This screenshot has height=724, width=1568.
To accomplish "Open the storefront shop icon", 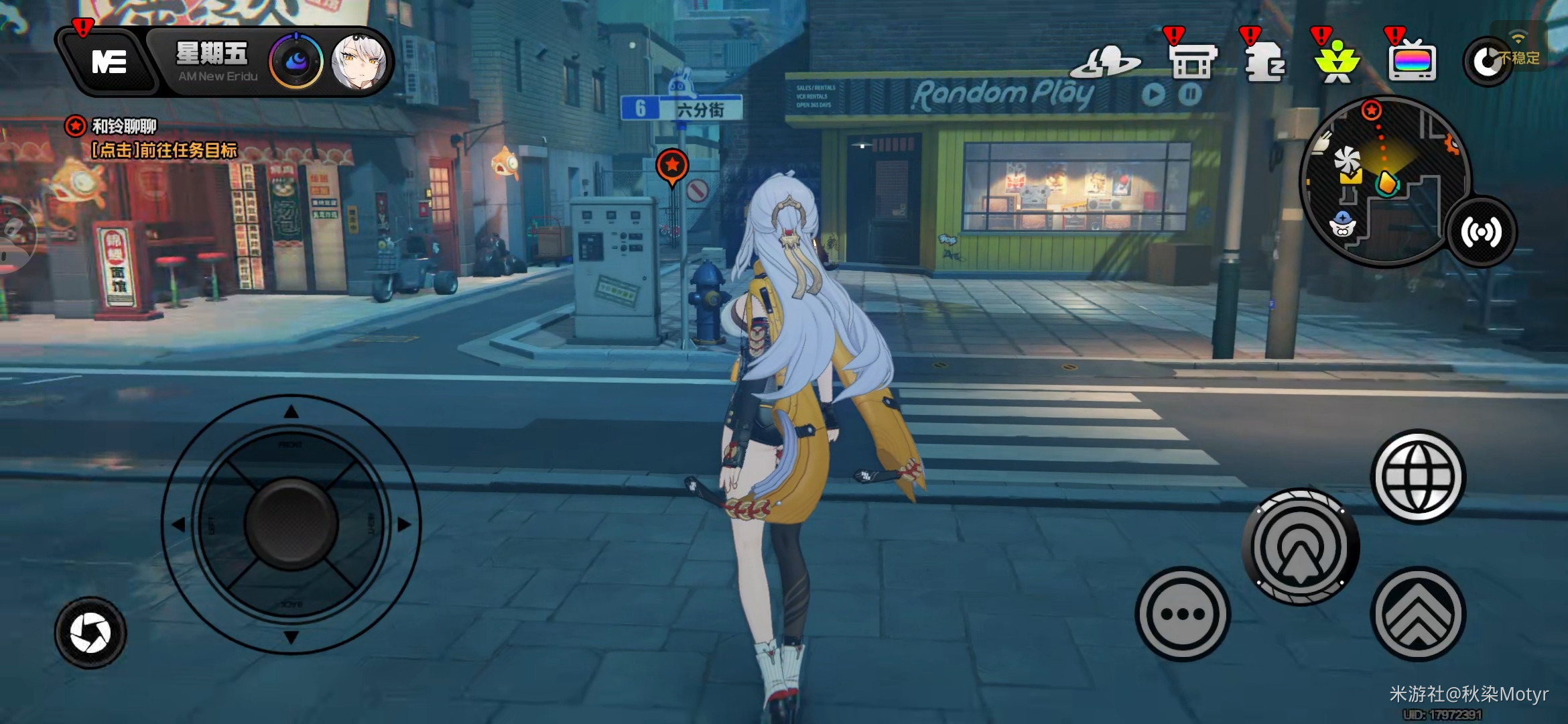I will tap(1193, 62).
